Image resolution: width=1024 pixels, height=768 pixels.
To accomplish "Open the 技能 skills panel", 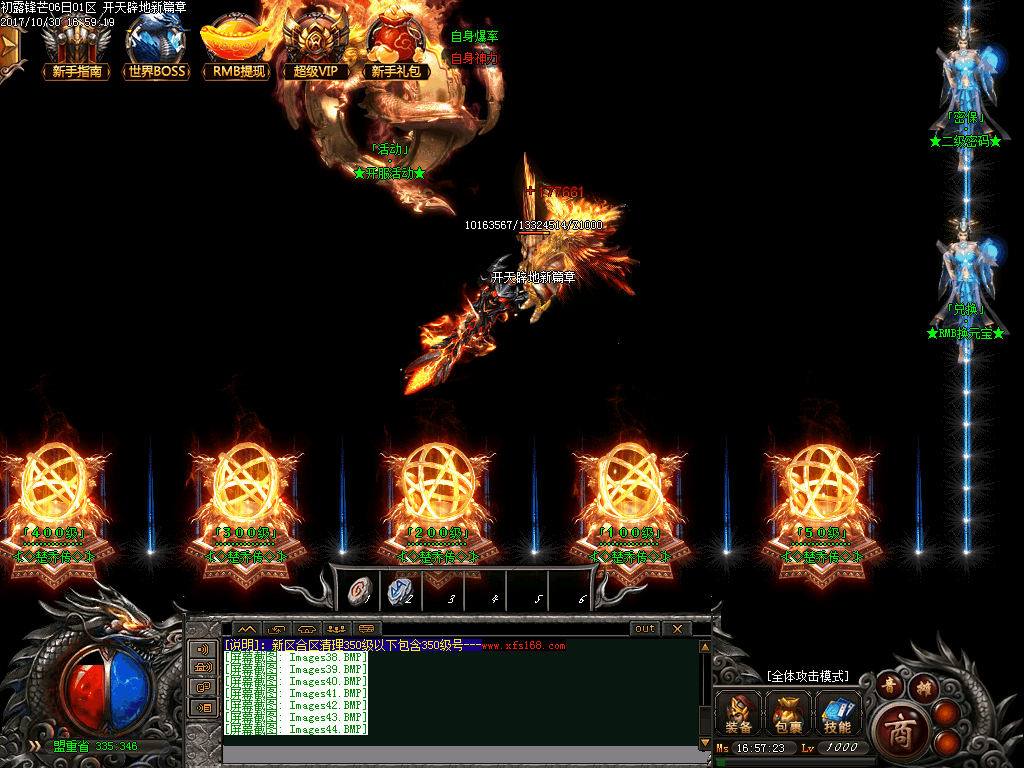I will 838,714.
